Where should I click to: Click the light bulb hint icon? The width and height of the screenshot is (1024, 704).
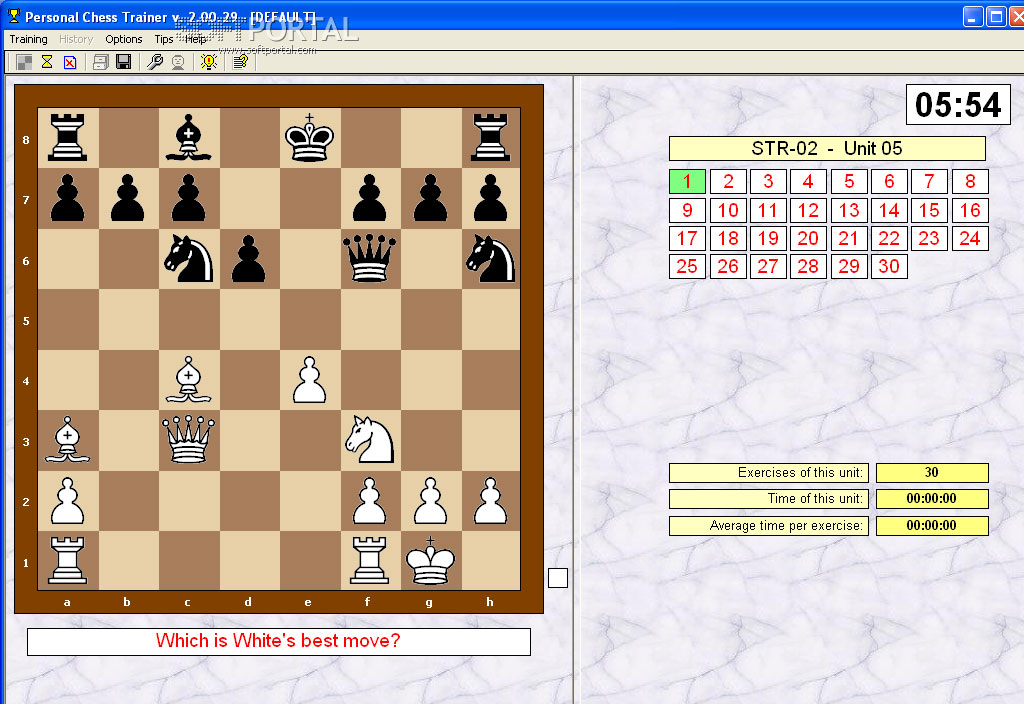pos(208,62)
